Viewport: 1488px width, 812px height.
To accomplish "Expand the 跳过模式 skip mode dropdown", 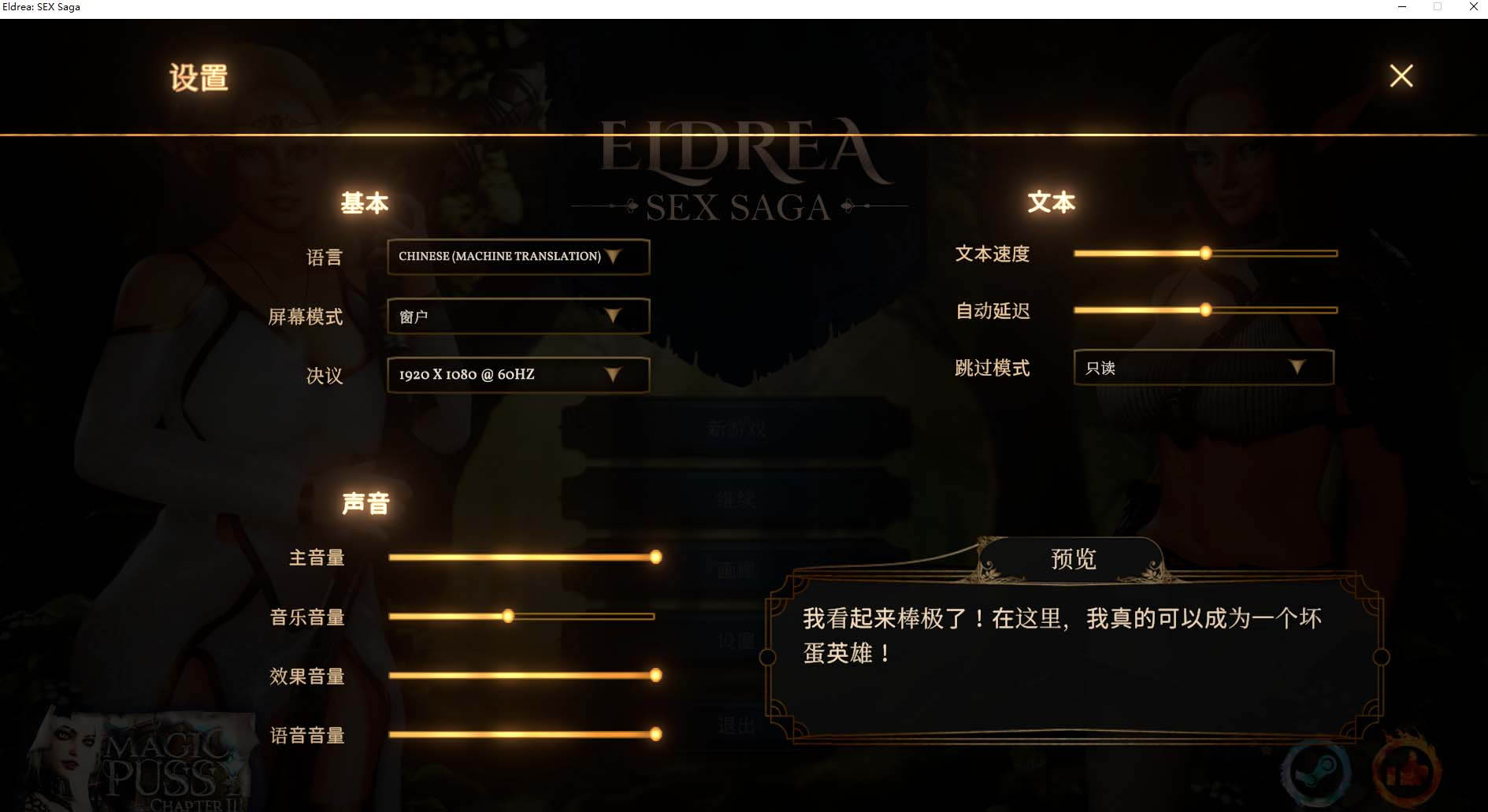I will (1203, 367).
